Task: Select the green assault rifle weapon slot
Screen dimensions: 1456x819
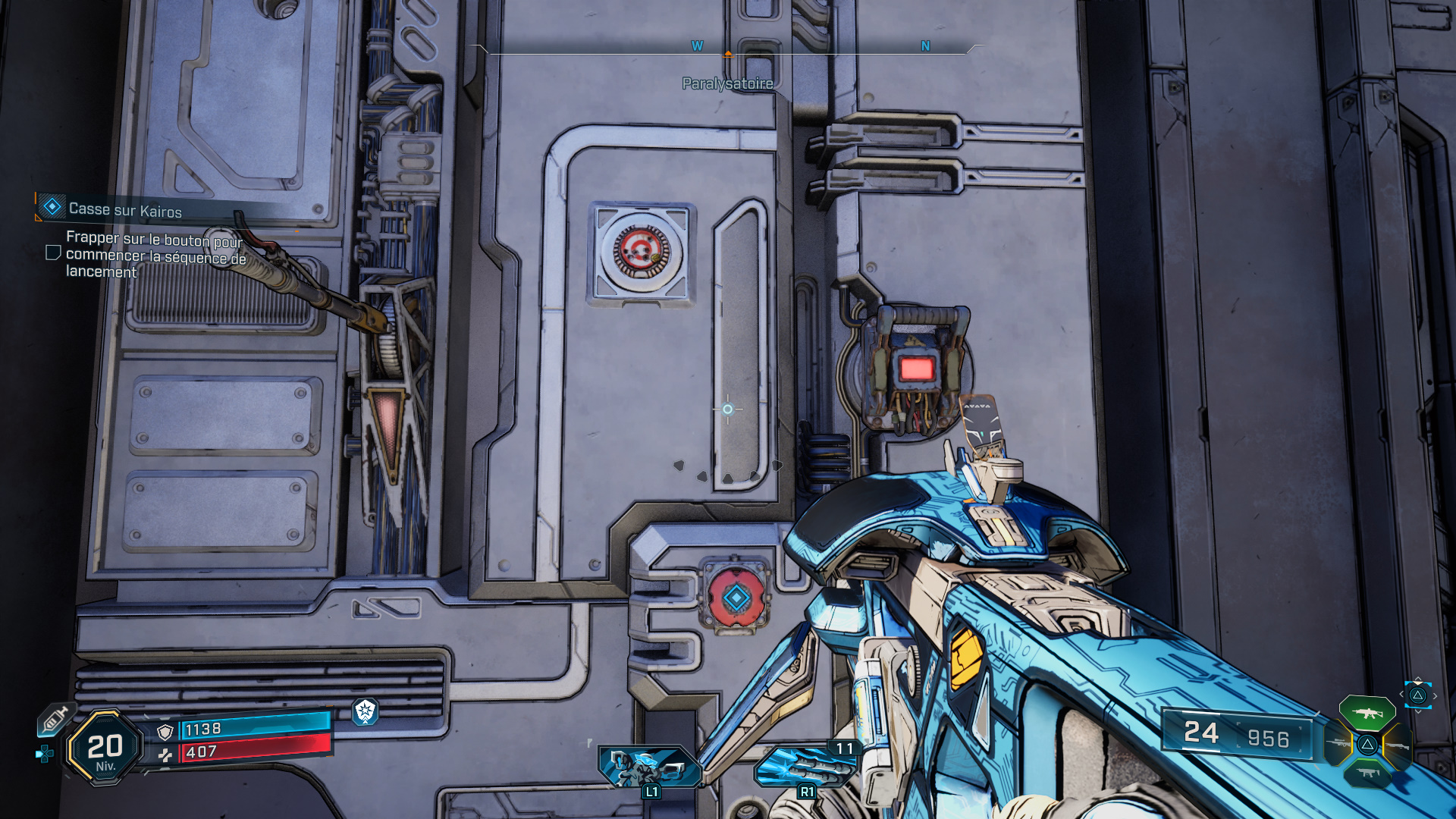Action: 1367,713
